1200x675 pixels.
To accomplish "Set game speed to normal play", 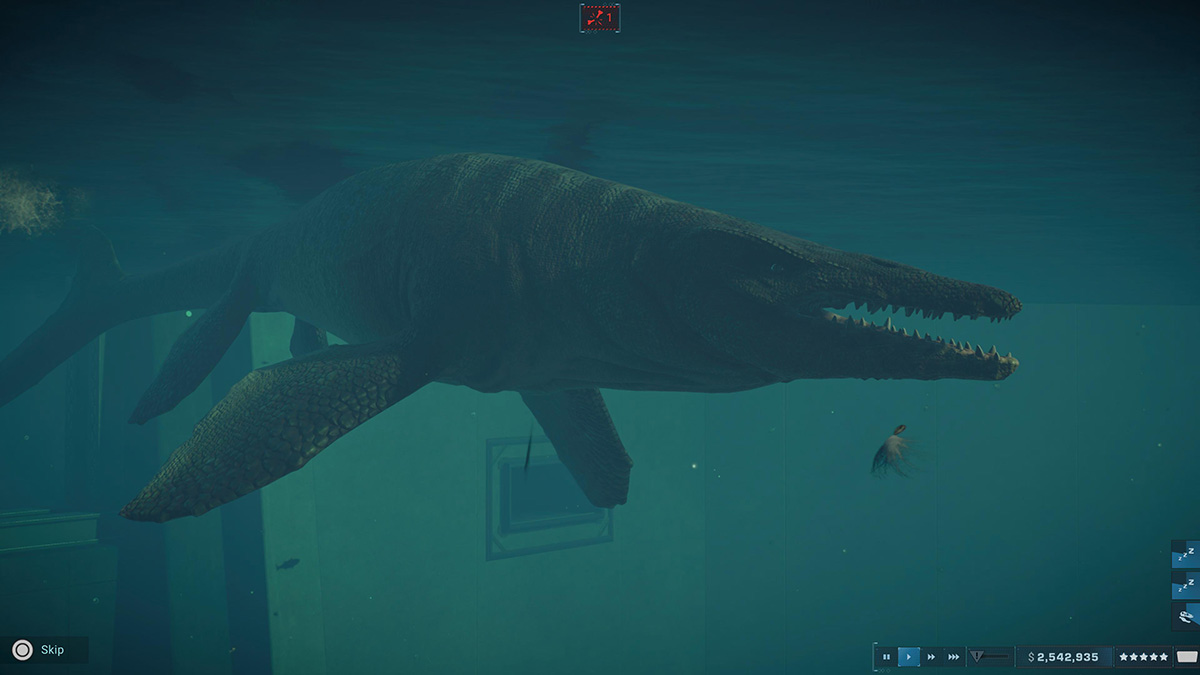I will (x=909, y=657).
